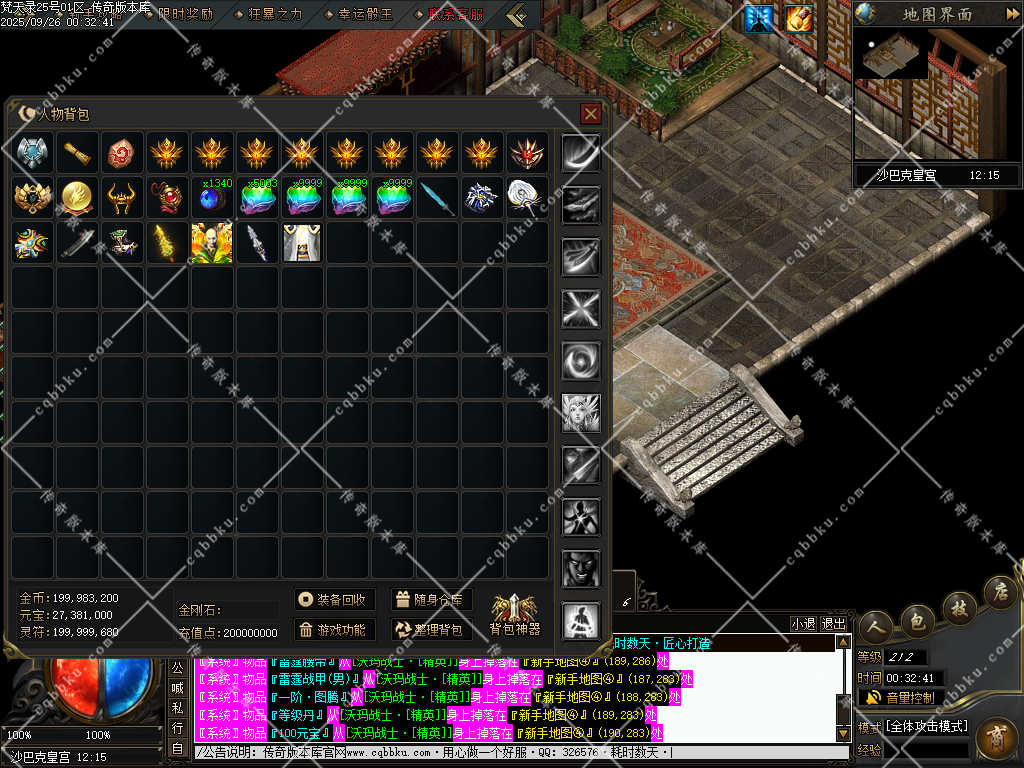The height and width of the screenshot is (768, 1024).
Task: Close the 人物背包 inventory window
Action: 590,114
